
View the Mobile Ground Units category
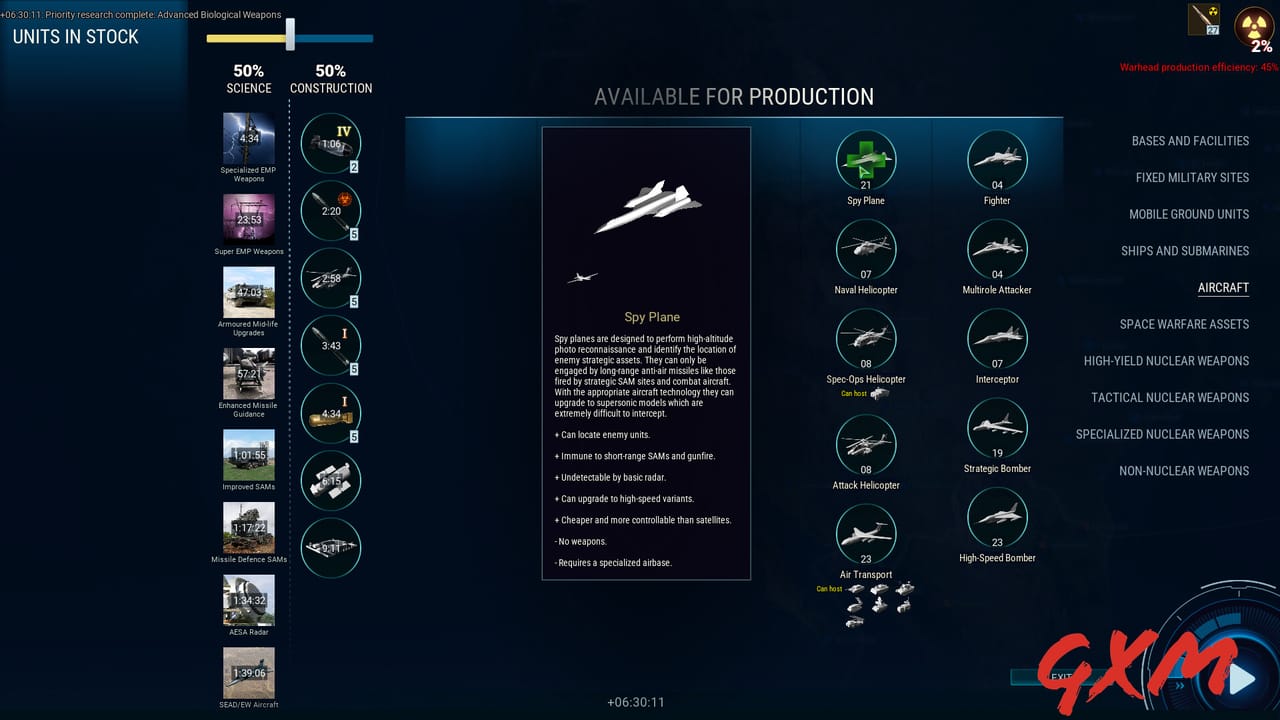1189,214
